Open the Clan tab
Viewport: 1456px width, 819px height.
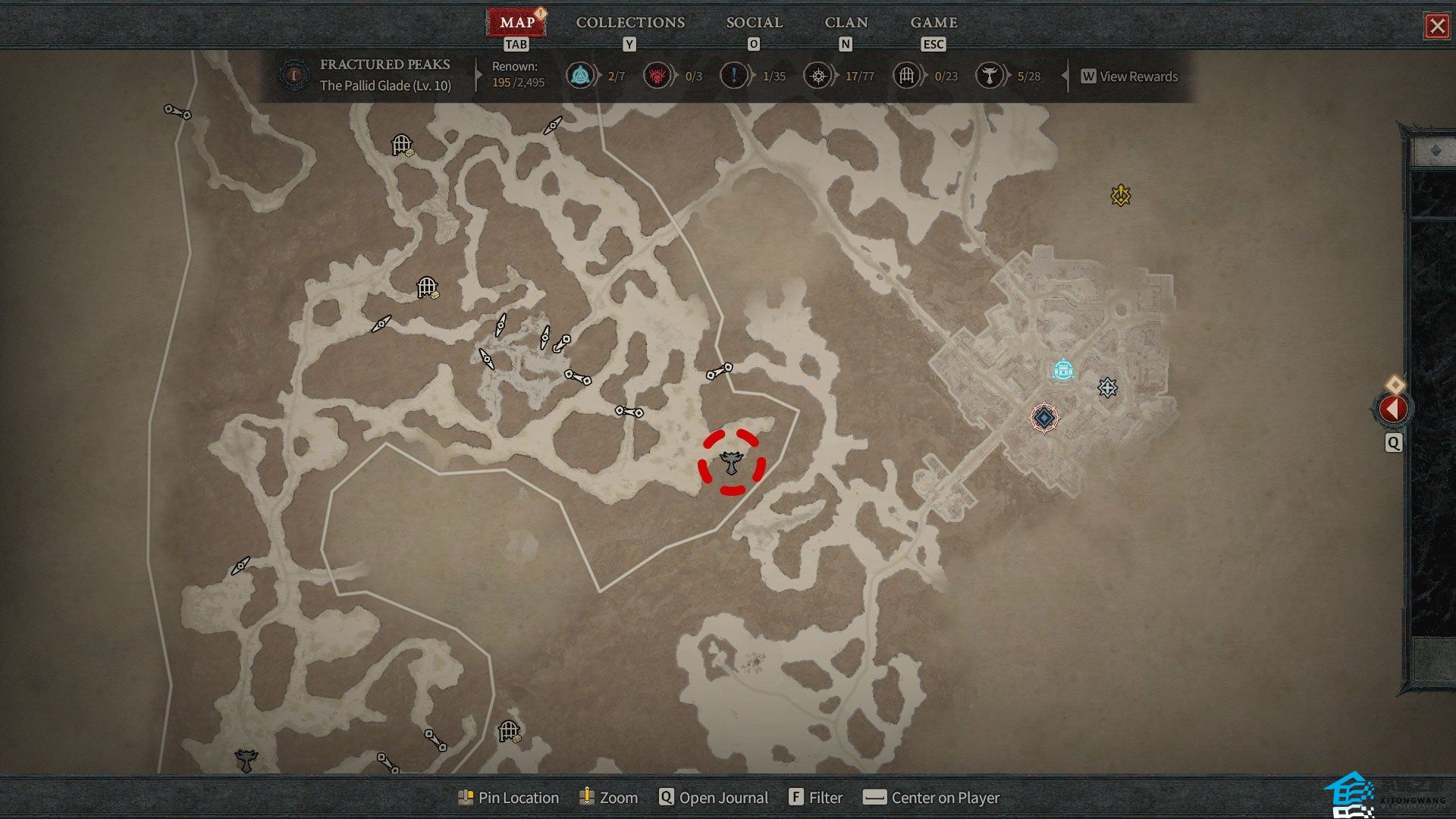846,23
